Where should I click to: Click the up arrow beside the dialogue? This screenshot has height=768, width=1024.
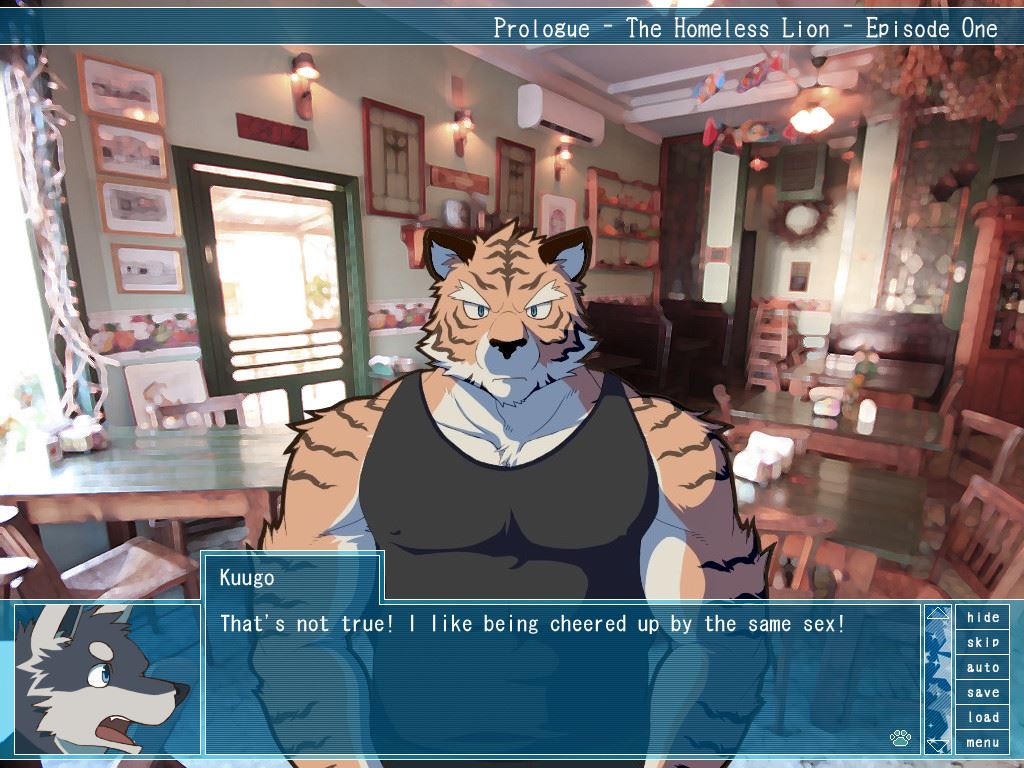pyautogui.click(x=937, y=614)
